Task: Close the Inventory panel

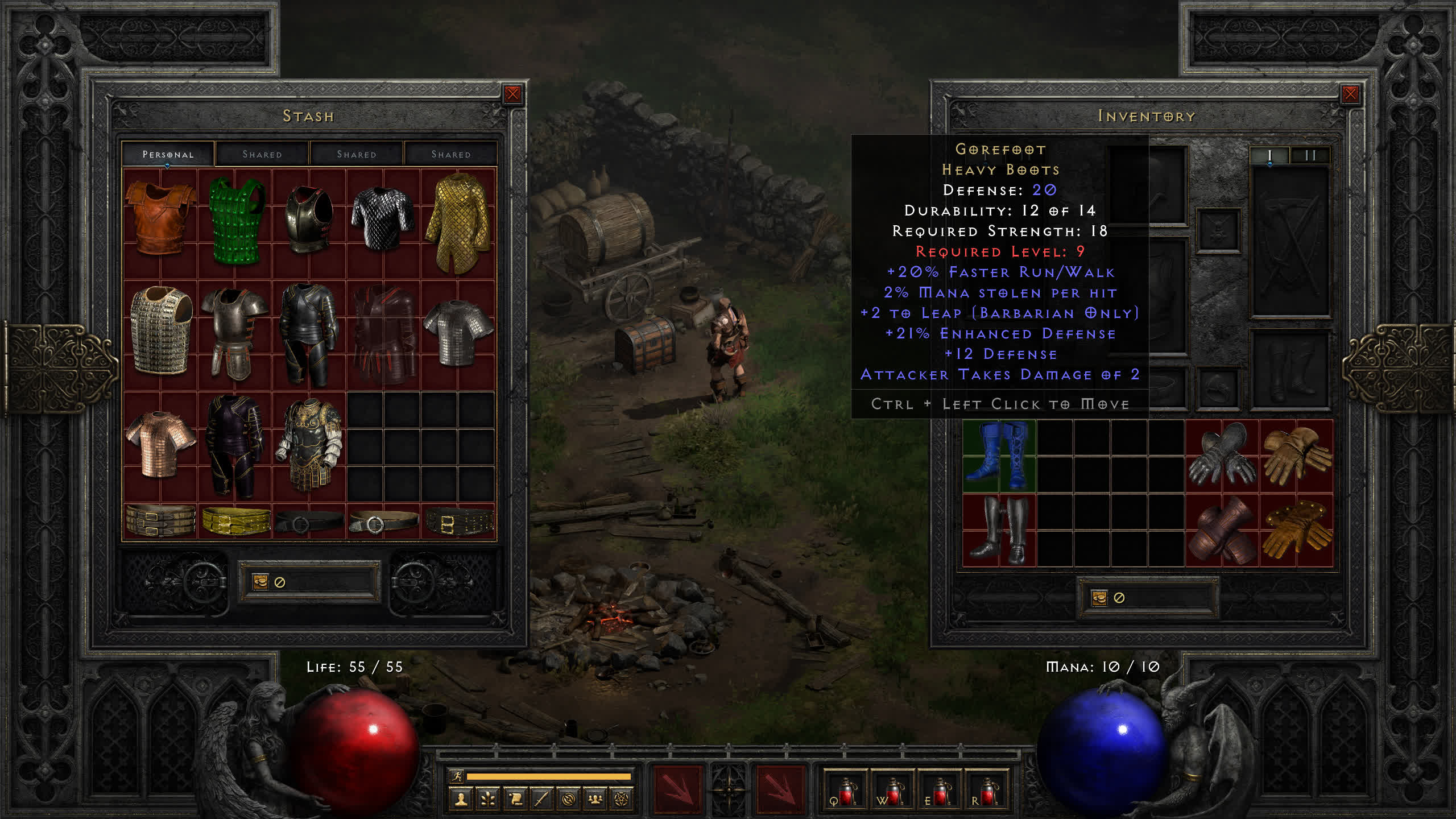Action: pyautogui.click(x=1350, y=94)
